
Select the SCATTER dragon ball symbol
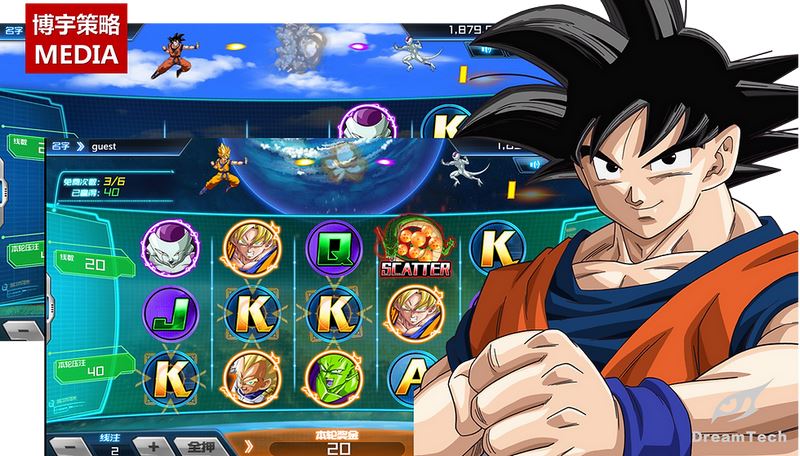(412, 246)
